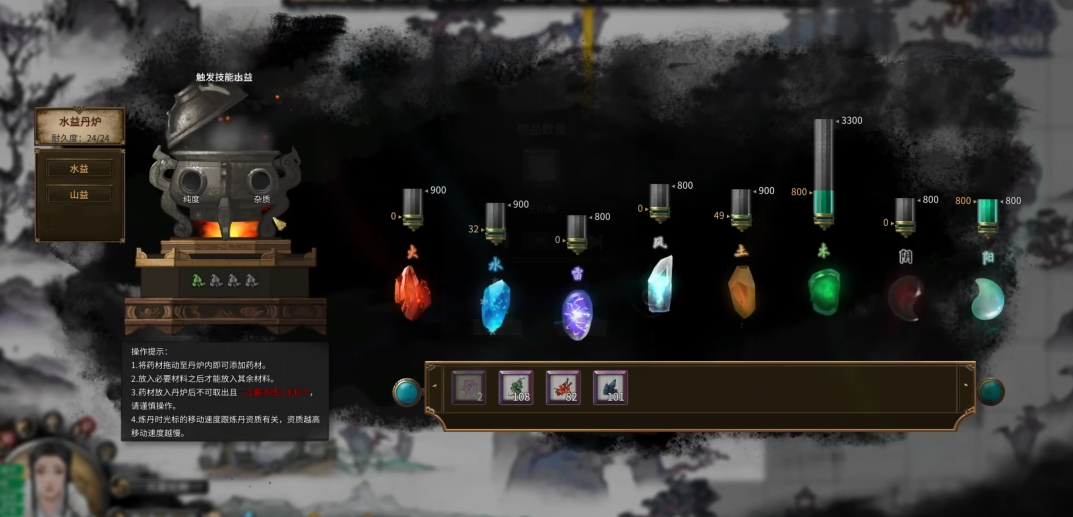Click the character portrait
Viewport: 1073px width, 517px height.
point(52,478)
